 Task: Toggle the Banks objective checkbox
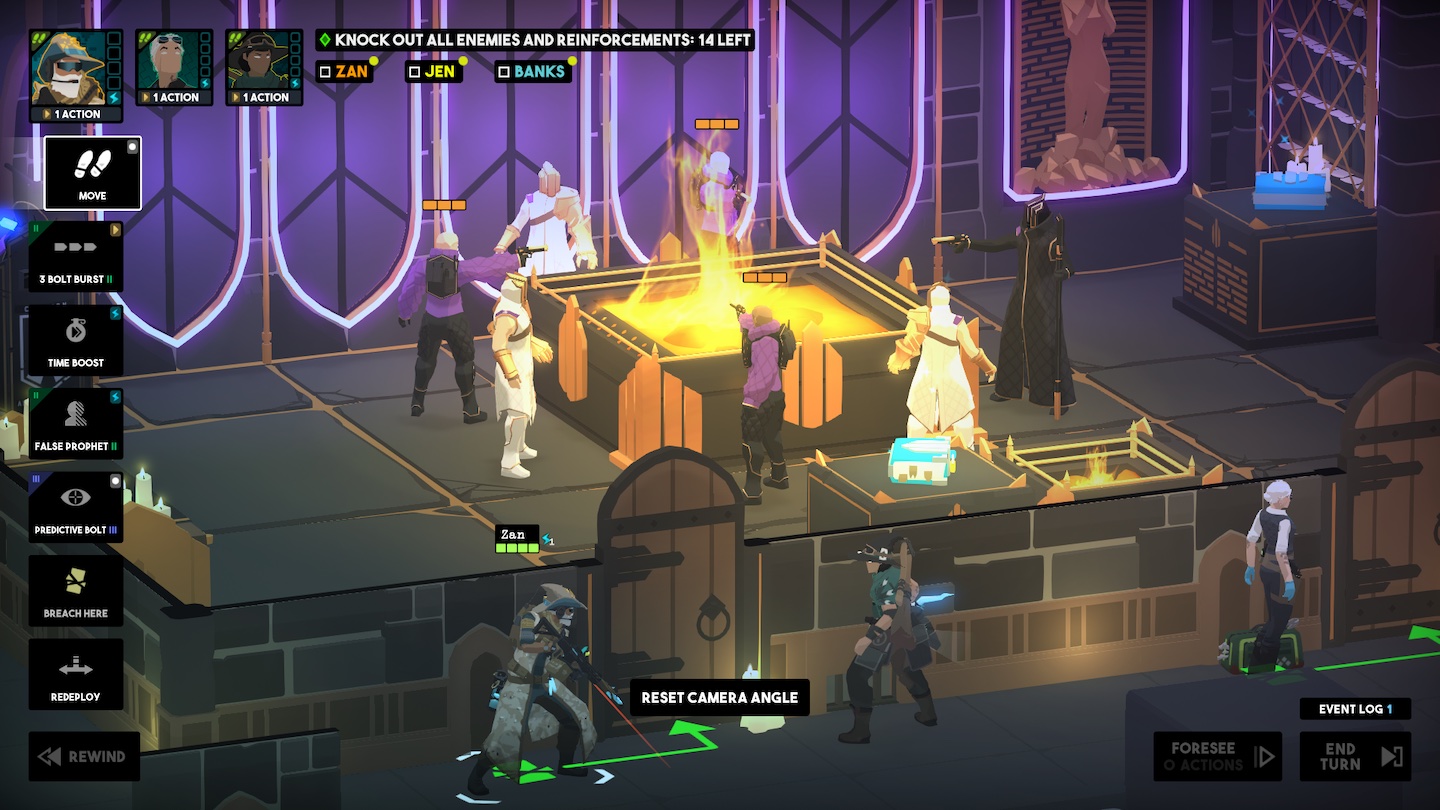(x=504, y=72)
